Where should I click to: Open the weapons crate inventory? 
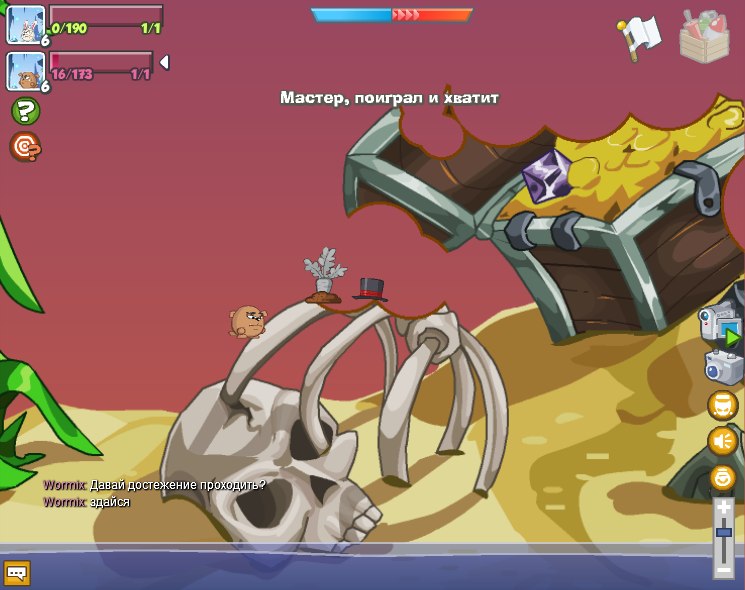(704, 37)
